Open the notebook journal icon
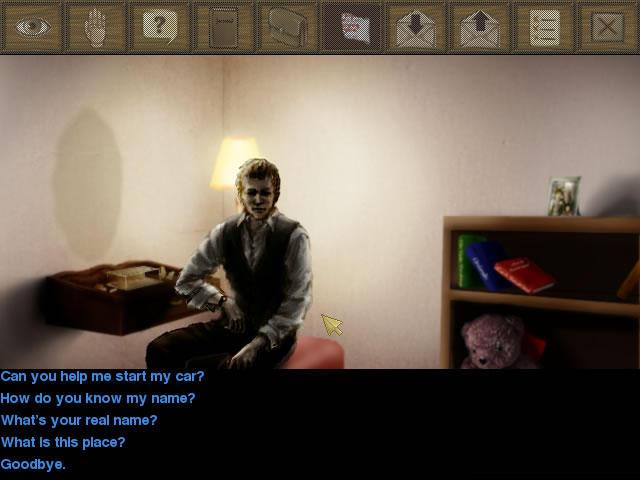The width and height of the screenshot is (640, 480). (224, 27)
